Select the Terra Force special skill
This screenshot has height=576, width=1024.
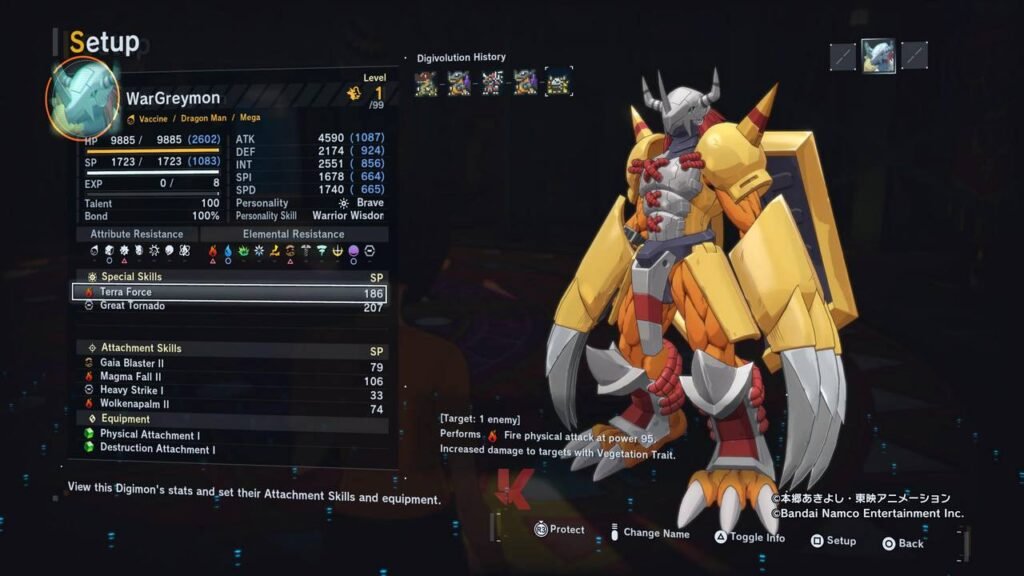(x=228, y=293)
